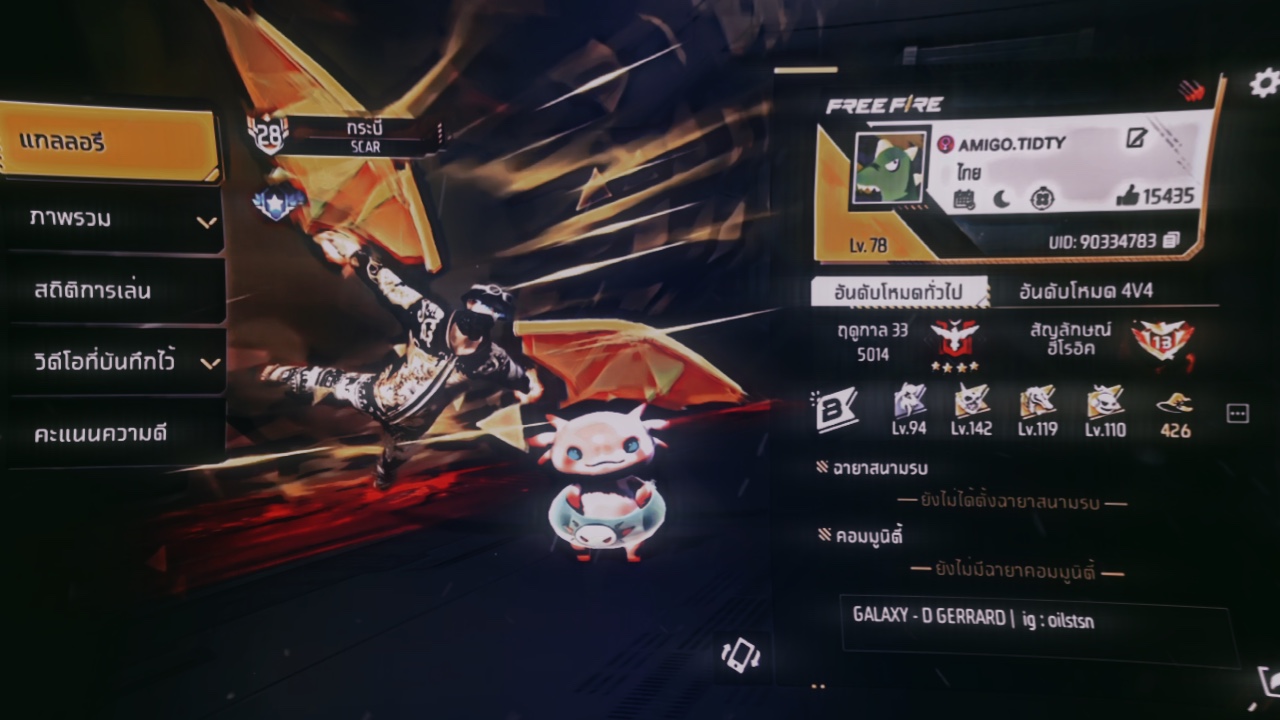Switch to the อันดับโหมดทั่วไป tab
The height and width of the screenshot is (720, 1280).
(x=899, y=291)
